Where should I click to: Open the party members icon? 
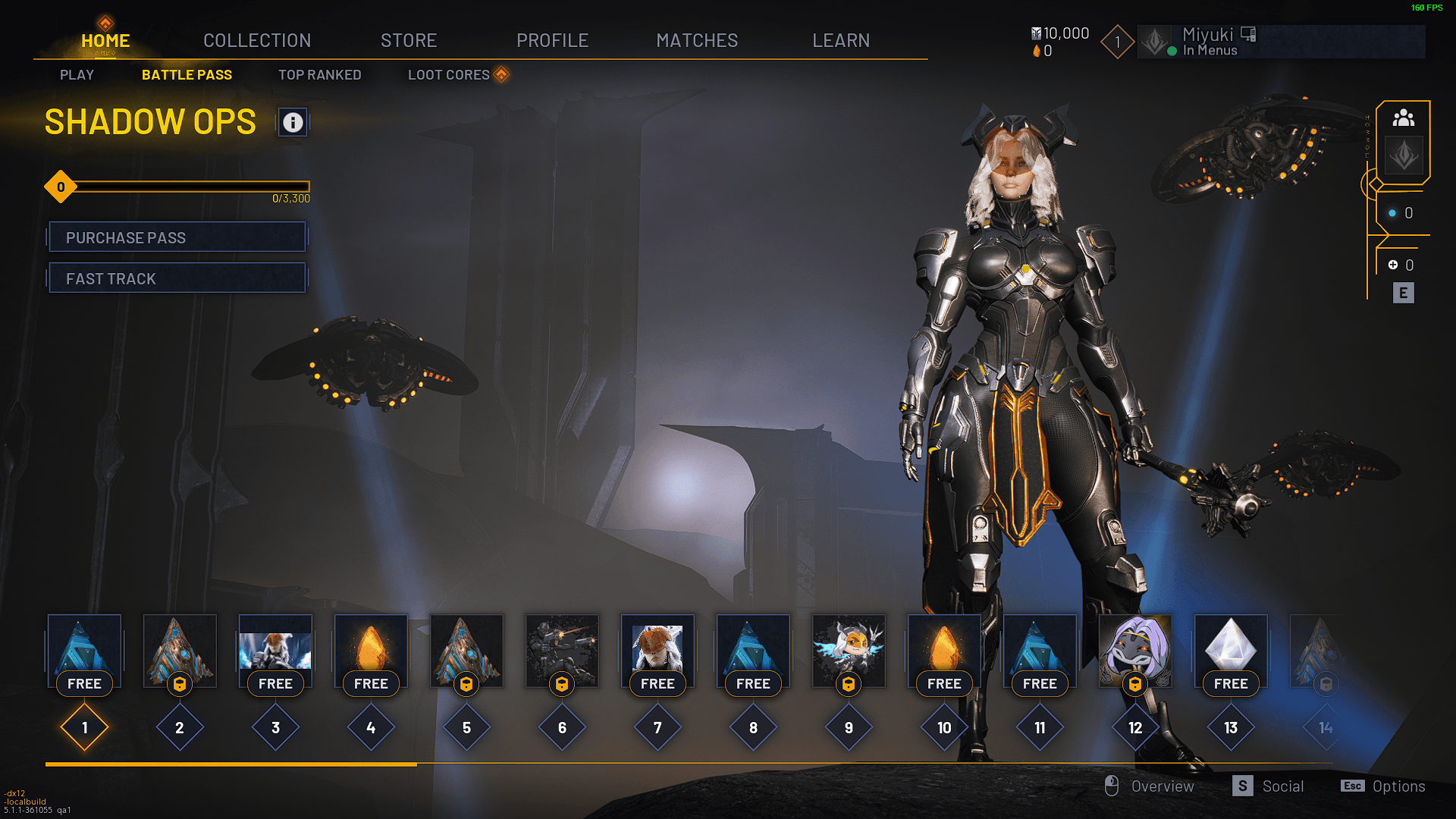[x=1404, y=118]
